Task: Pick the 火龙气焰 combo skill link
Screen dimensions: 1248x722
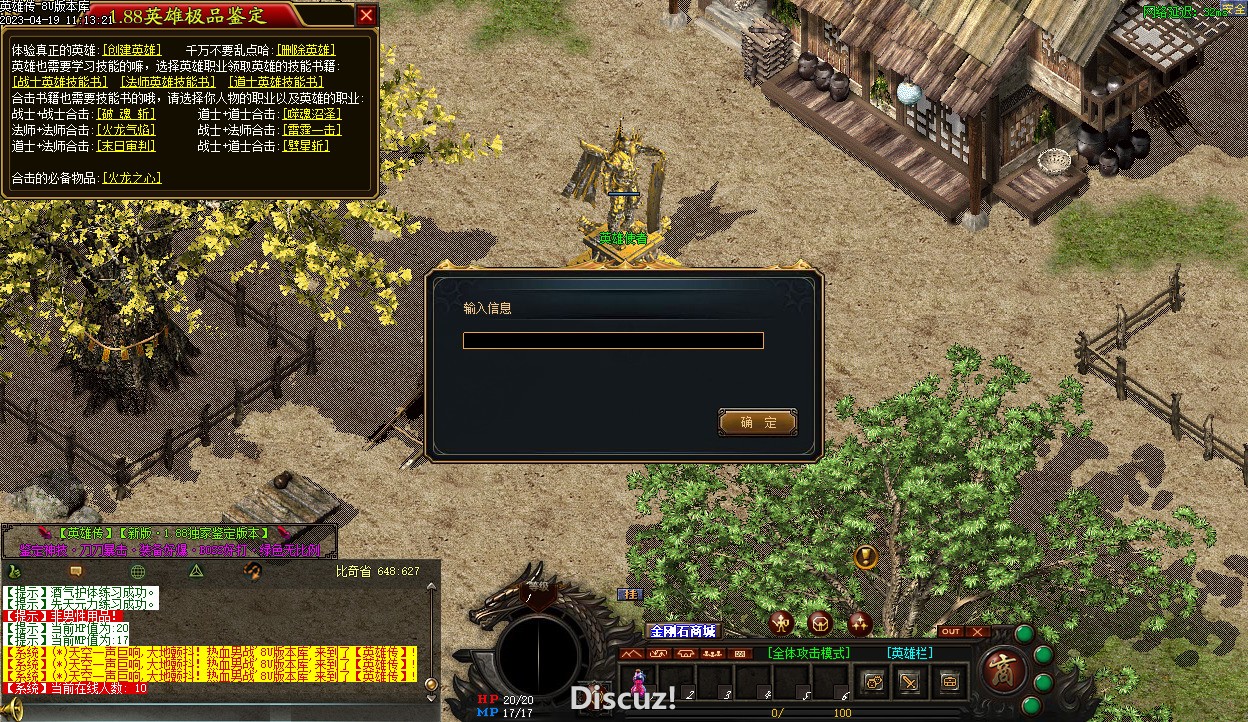Action: (126, 130)
